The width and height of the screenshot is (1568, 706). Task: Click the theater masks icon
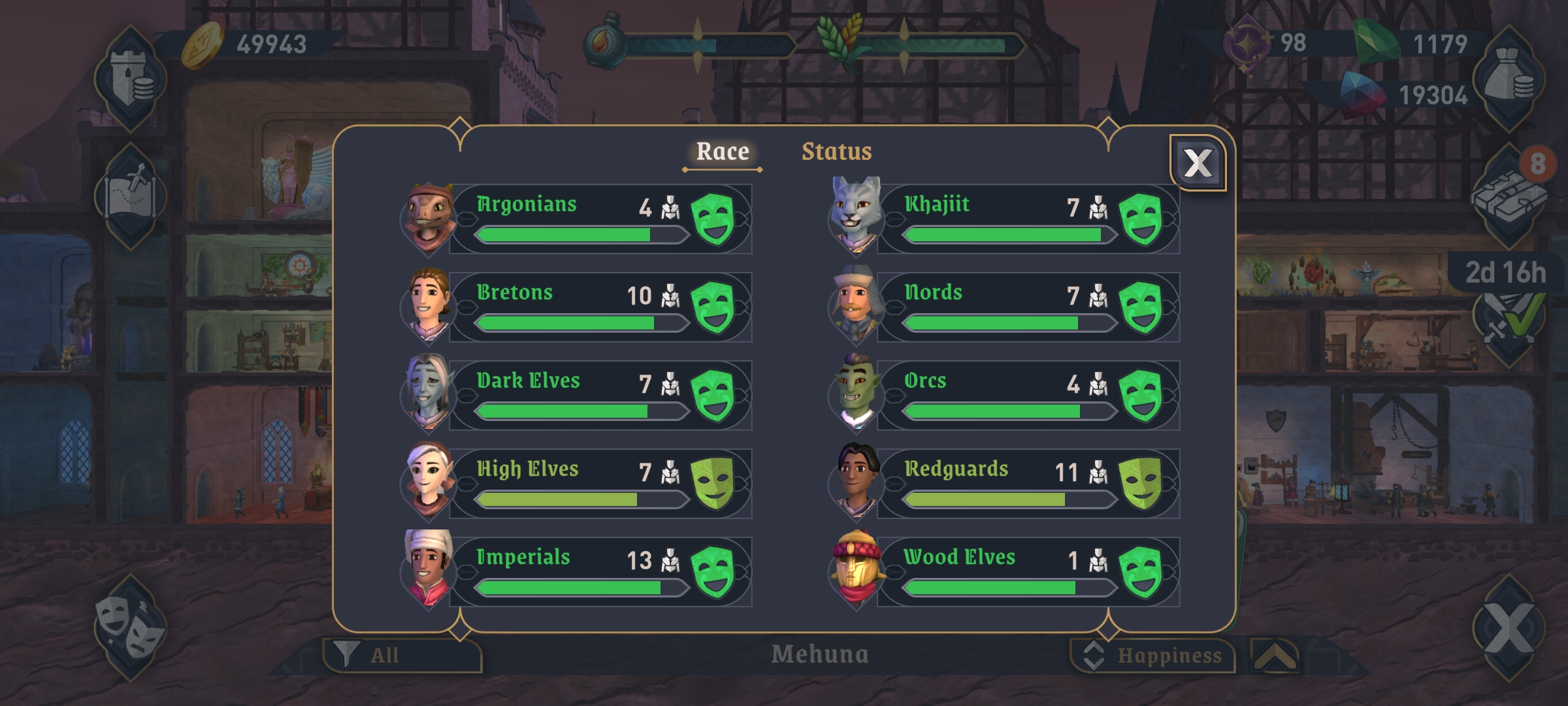(x=129, y=628)
